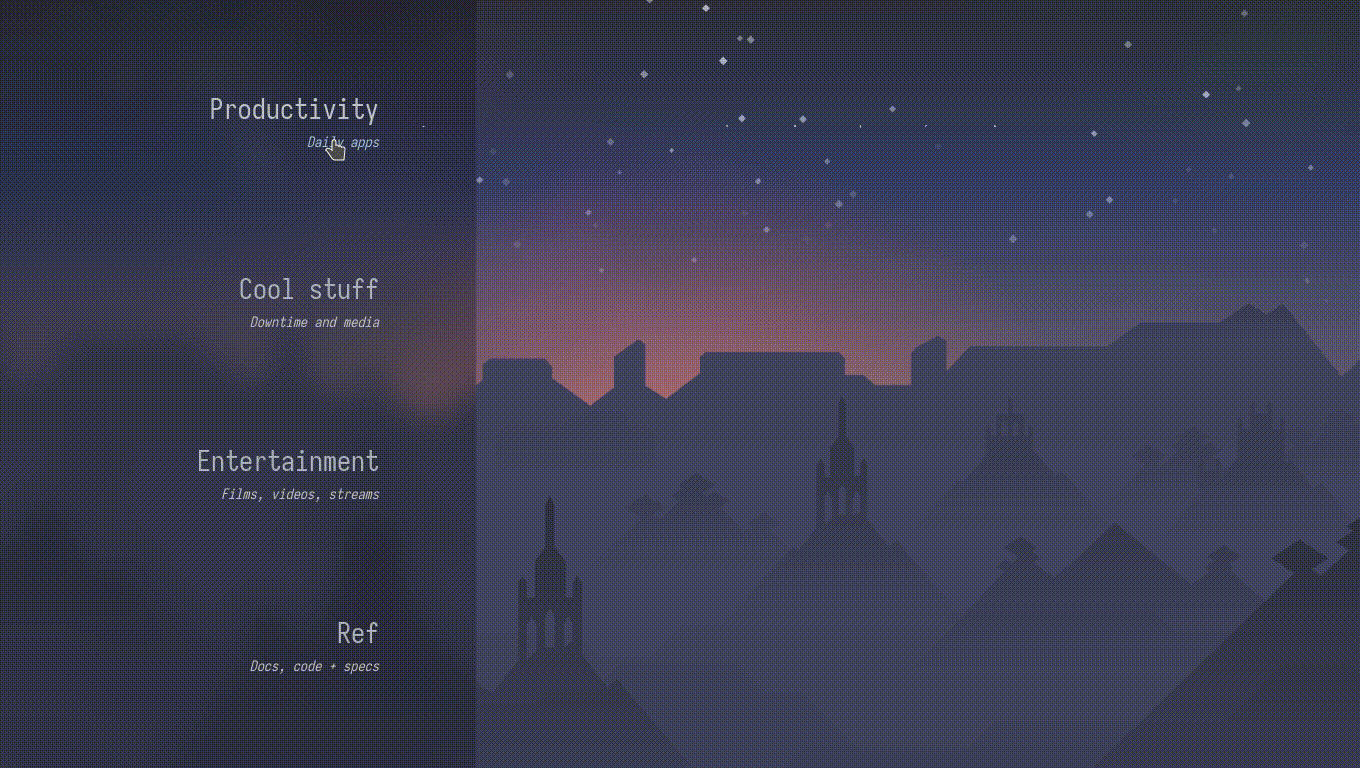Screen dimensions: 1360x768
Task: Open the Cool stuff section
Action: (308, 290)
